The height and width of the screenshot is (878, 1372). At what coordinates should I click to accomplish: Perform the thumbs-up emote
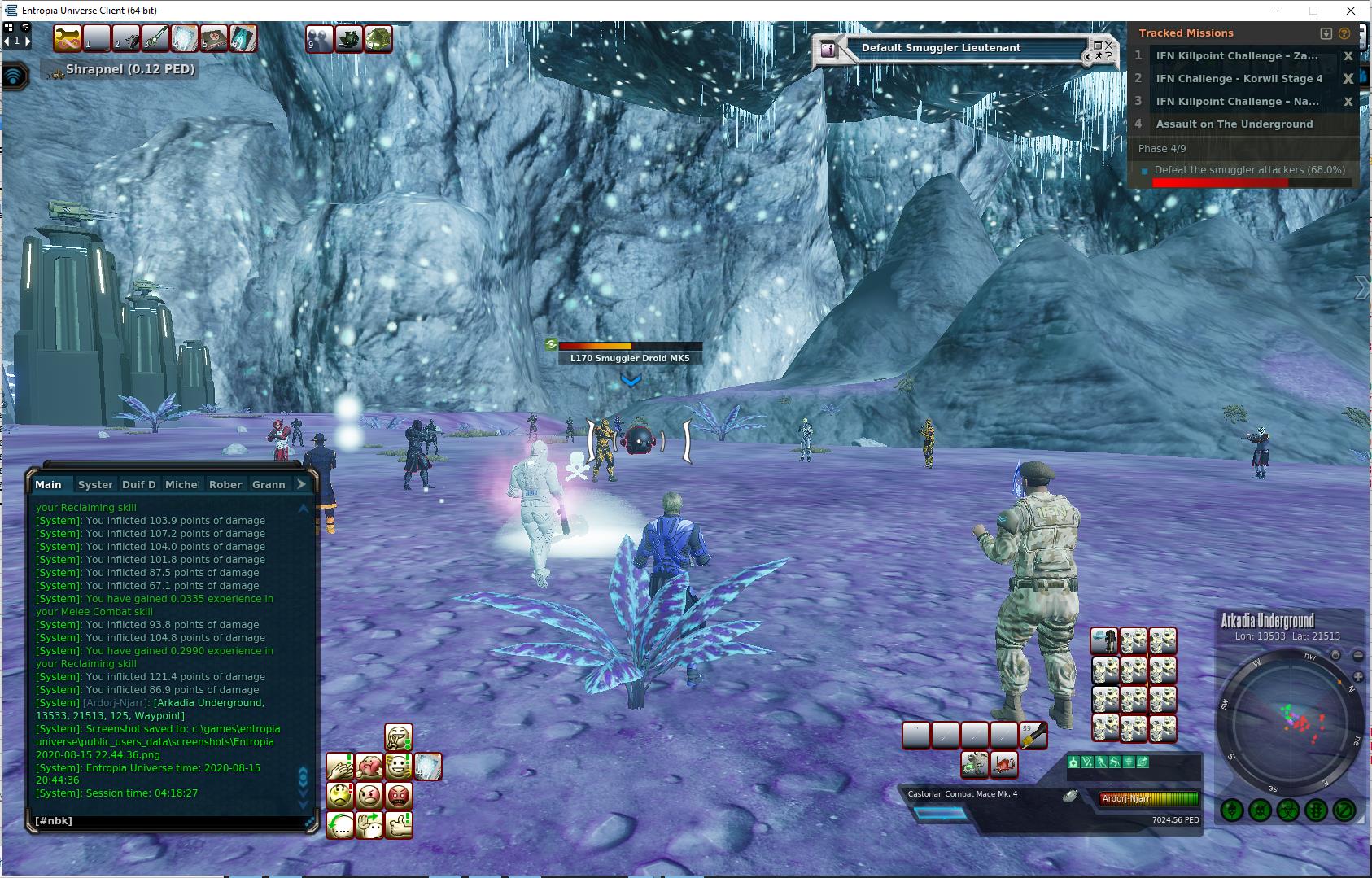pyautogui.click(x=398, y=824)
